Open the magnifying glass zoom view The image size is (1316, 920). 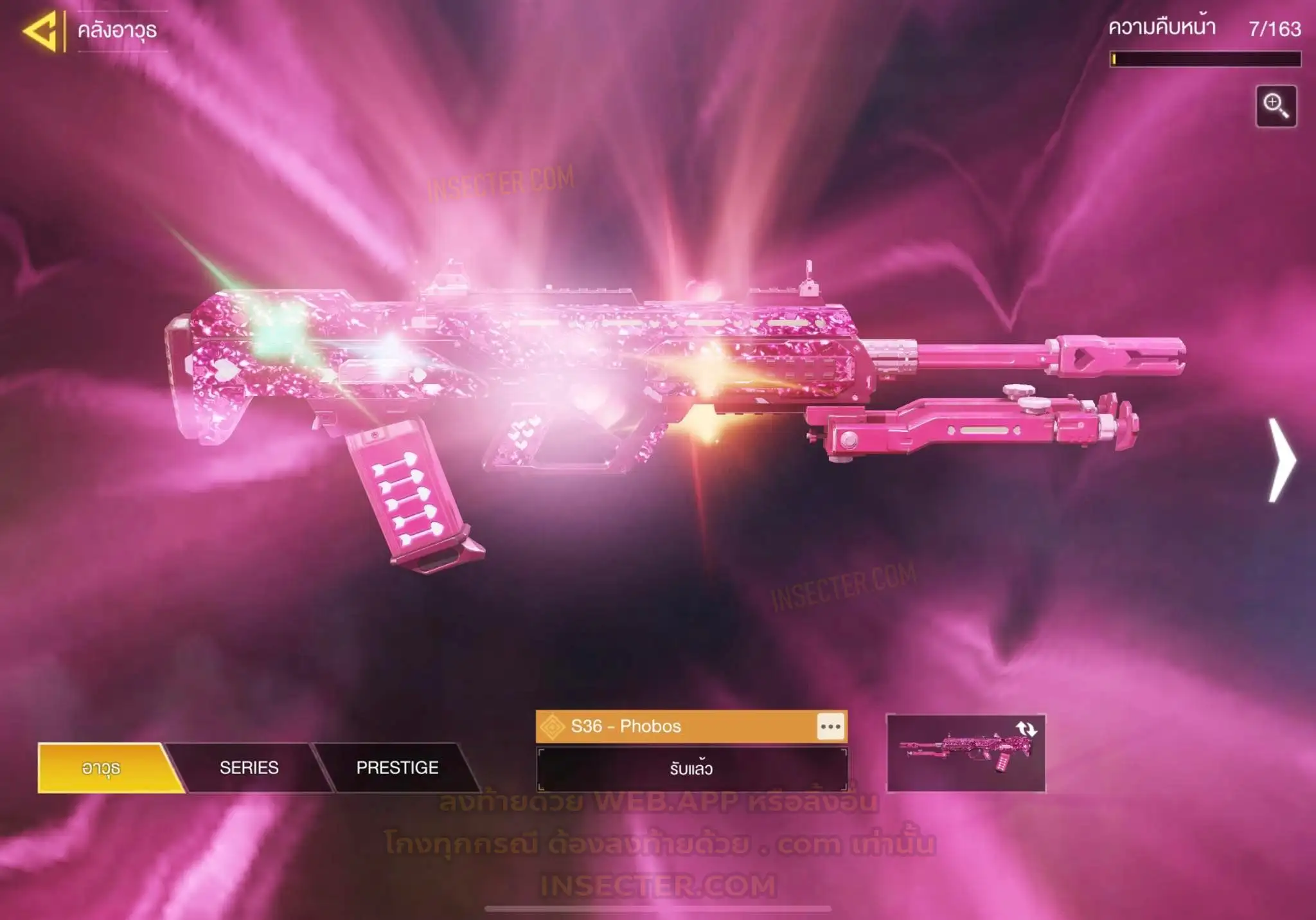coord(1276,106)
